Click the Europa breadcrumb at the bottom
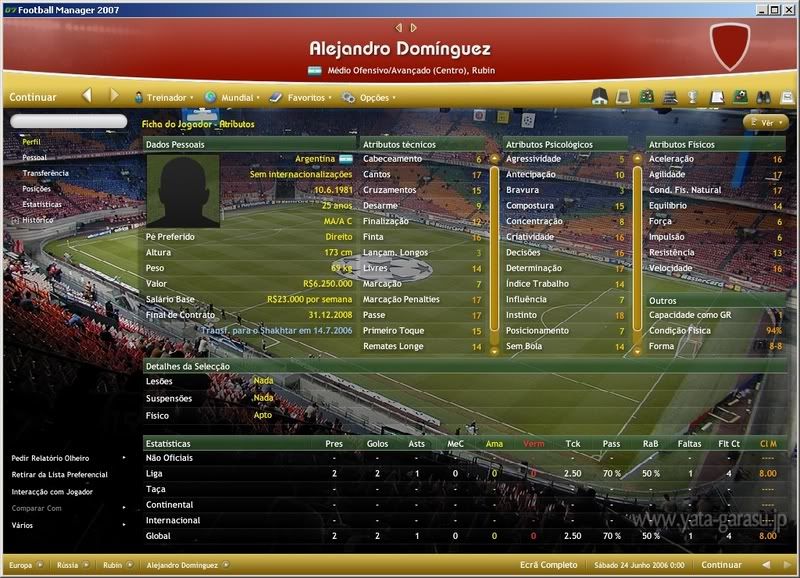Screen dimensions: 800x578 (21, 565)
